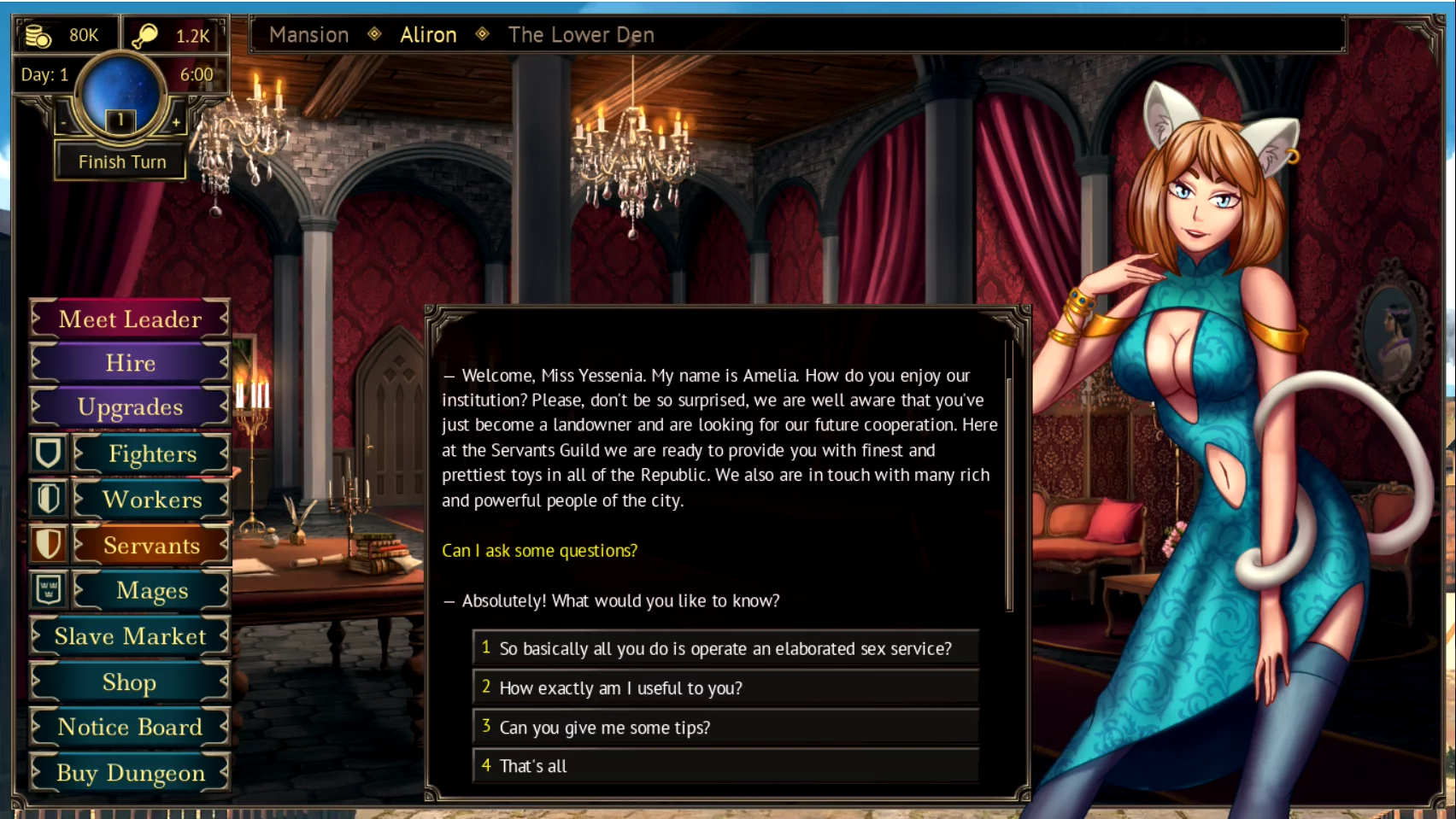Increase game speed with the plus button

pyautogui.click(x=176, y=123)
